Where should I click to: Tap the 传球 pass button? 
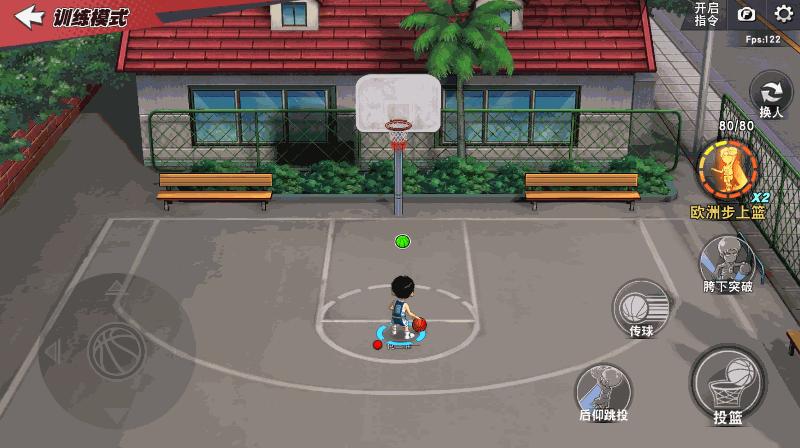[641, 305]
